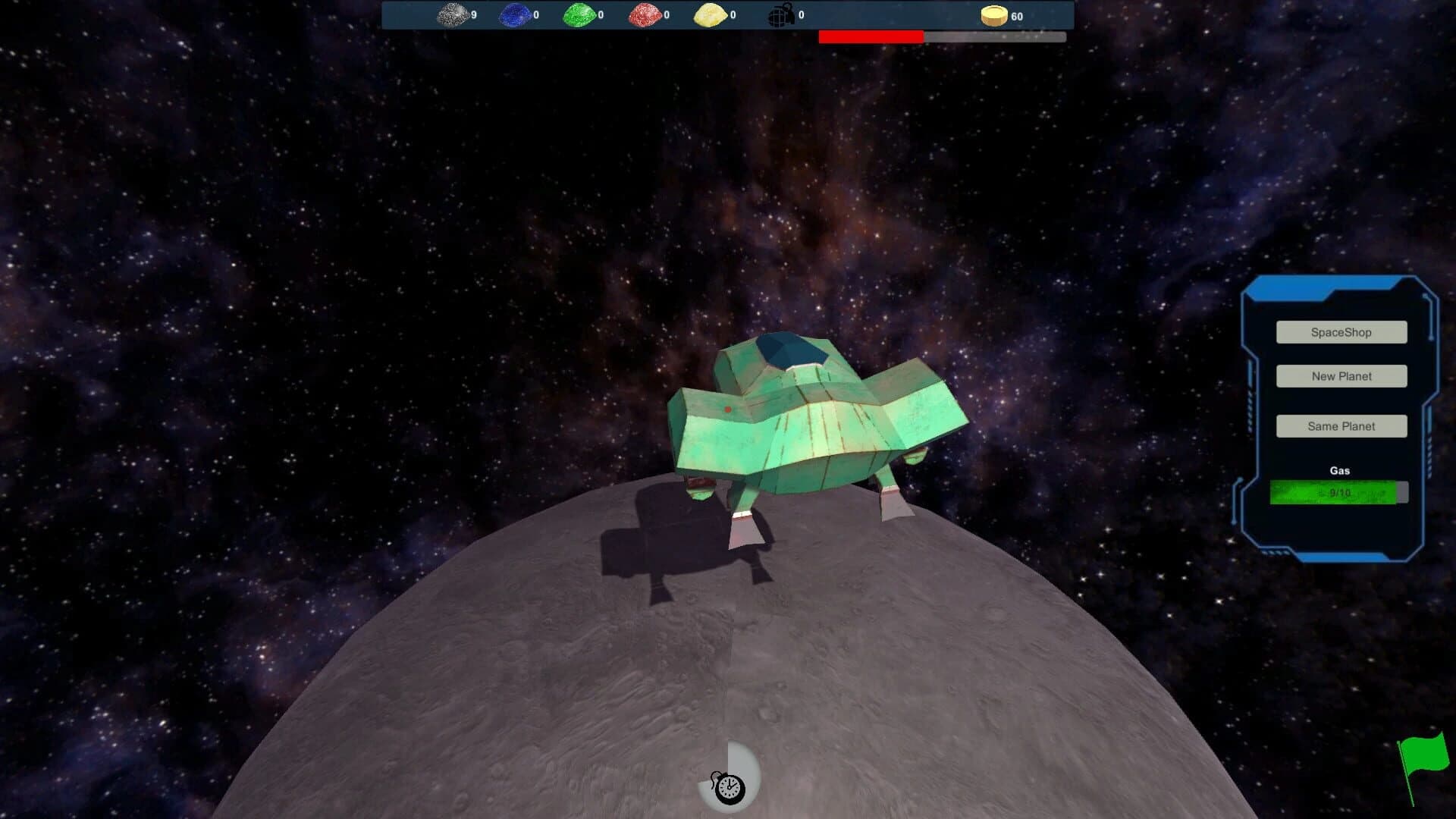Travel to a New Planet
Screen dimensions: 1456x819
pos(1341,376)
